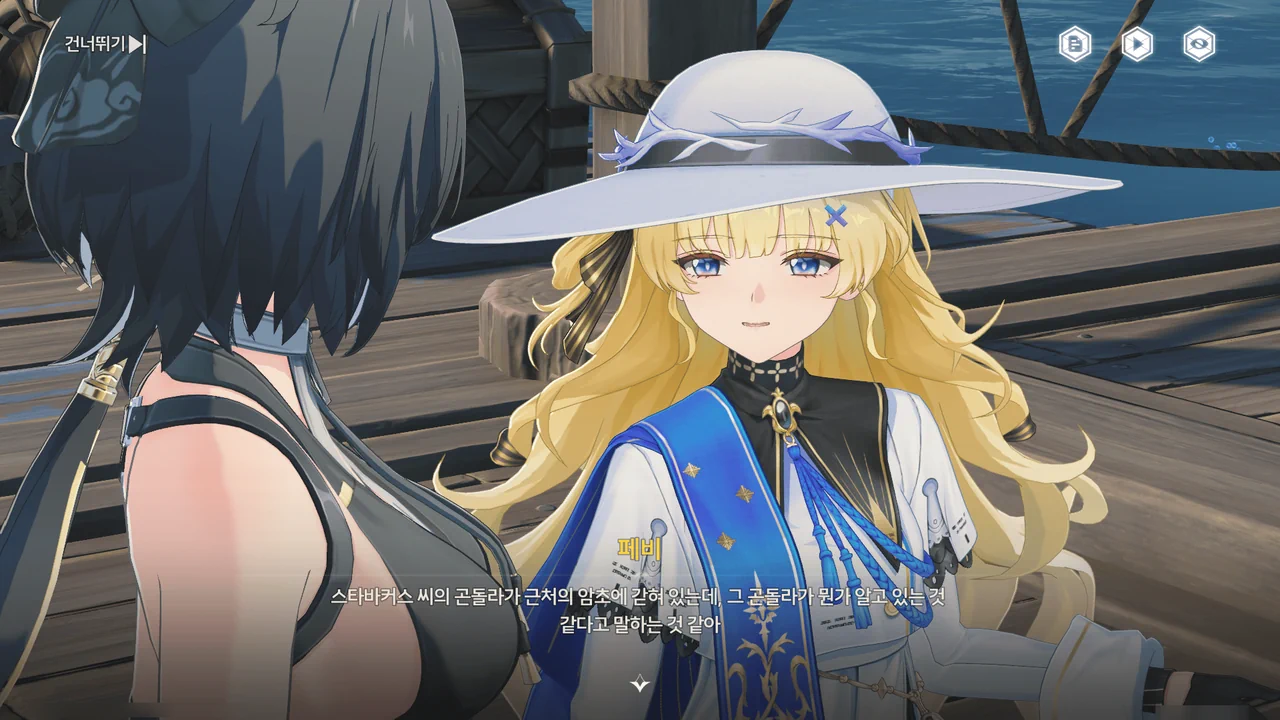Toggle auto-play dialogue
Image resolution: width=1280 pixels, height=720 pixels.
pos(1137,44)
